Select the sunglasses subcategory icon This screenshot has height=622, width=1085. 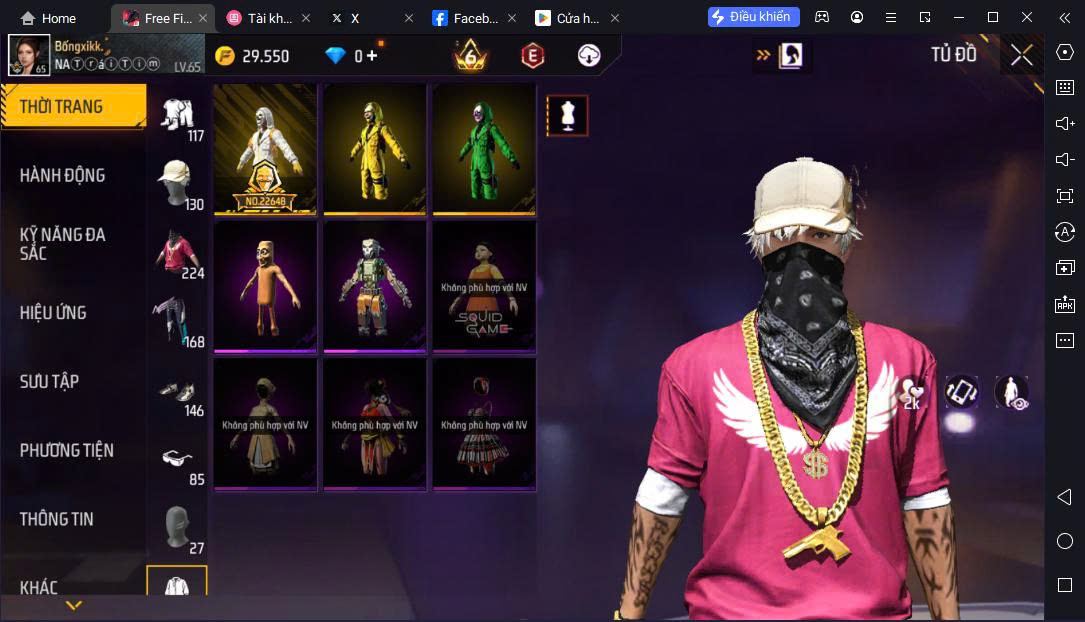point(177,459)
